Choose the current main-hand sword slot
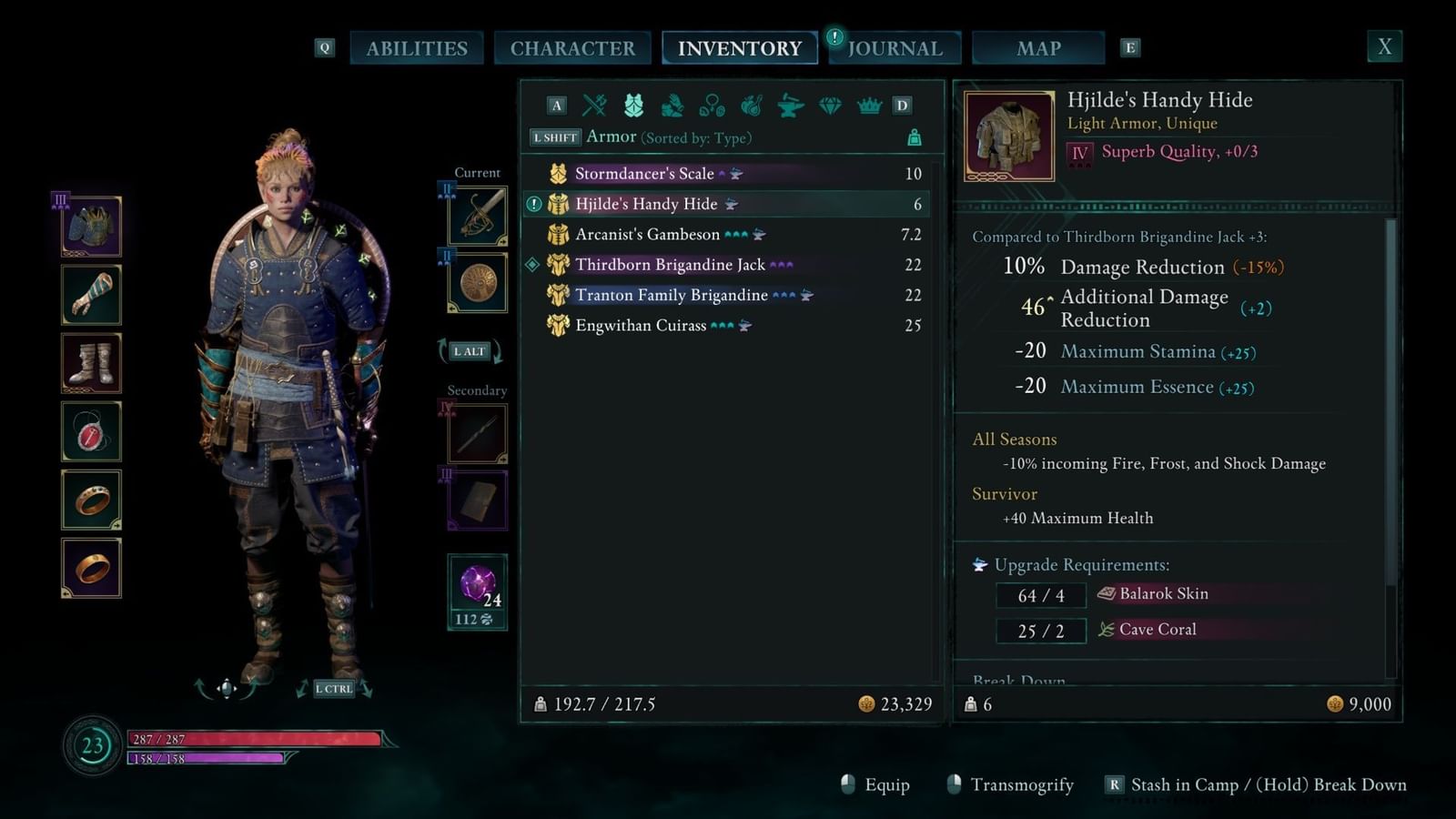This screenshot has width=1456, height=819. [x=478, y=216]
